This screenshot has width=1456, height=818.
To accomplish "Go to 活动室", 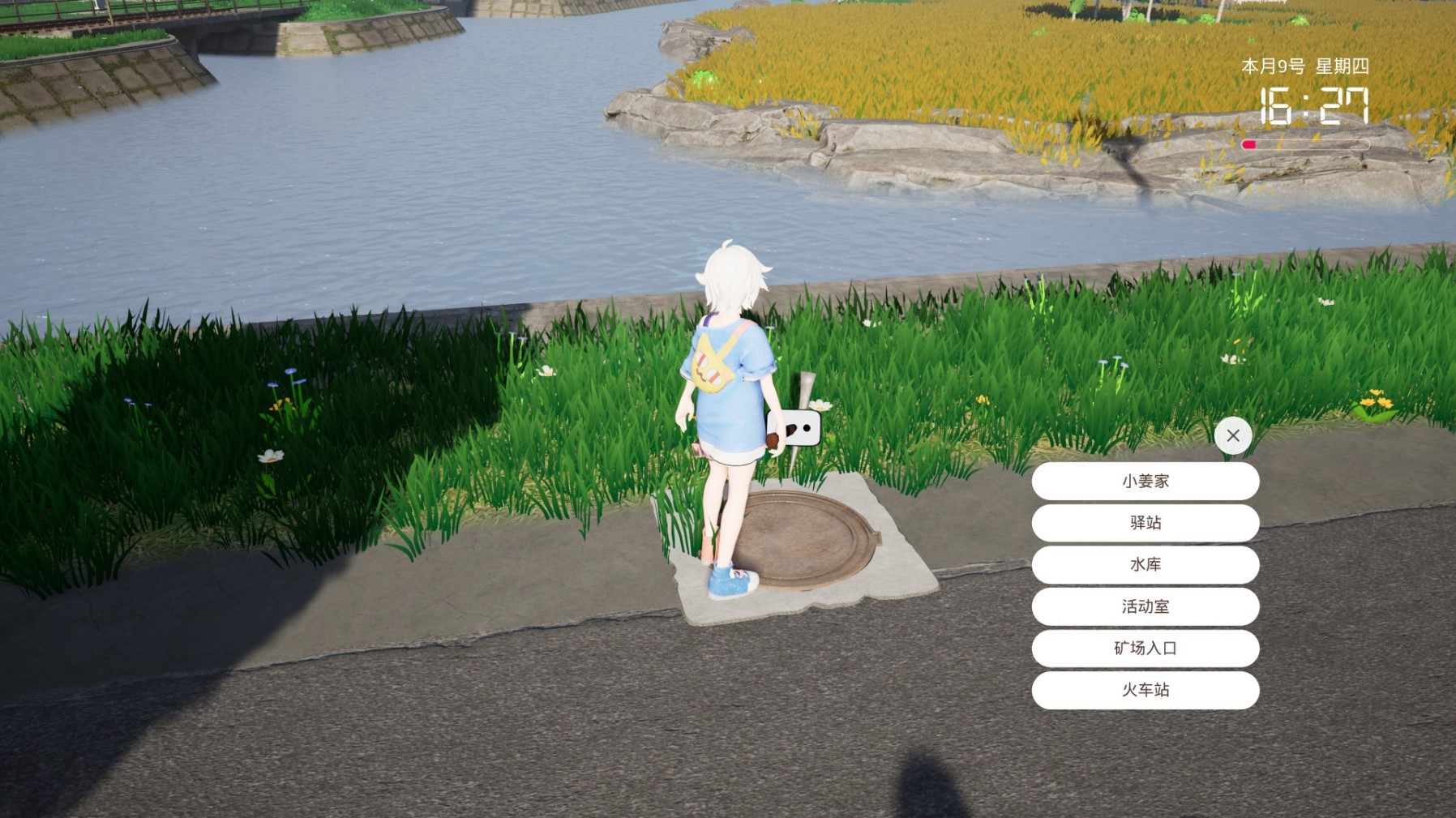I will click(x=1145, y=606).
